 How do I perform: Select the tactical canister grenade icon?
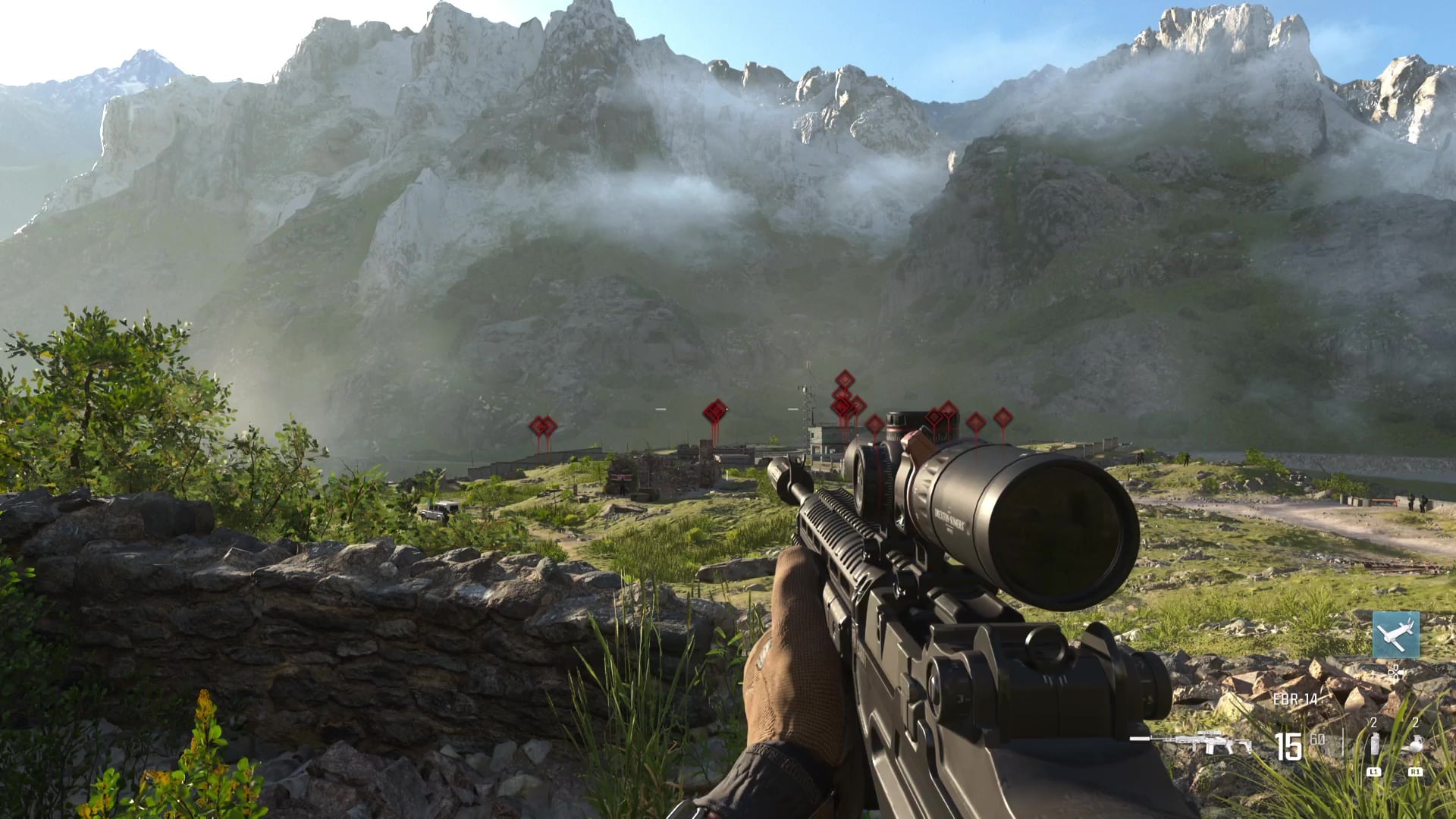pos(1373,744)
